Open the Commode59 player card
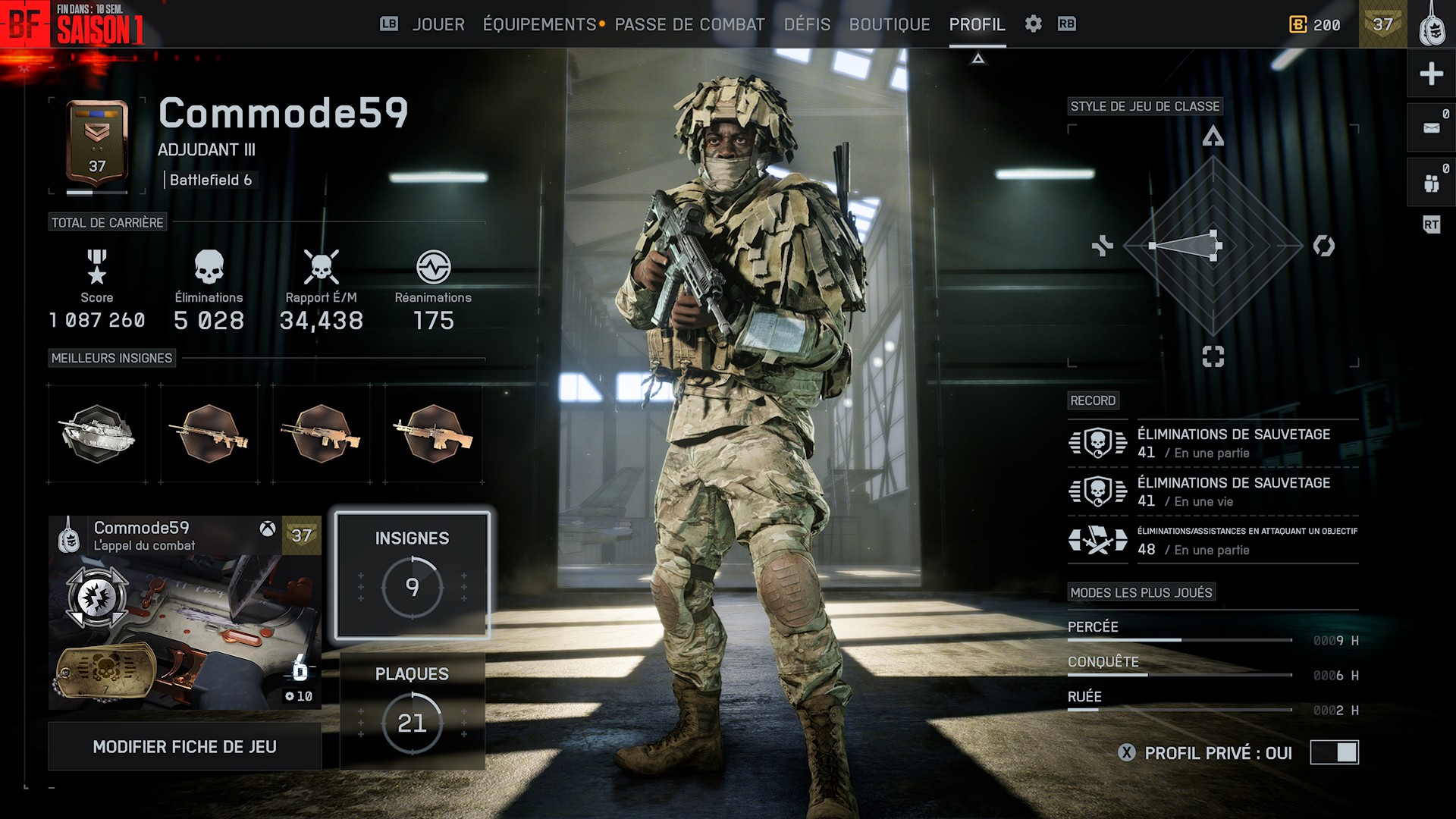This screenshot has height=819, width=1456. click(x=184, y=613)
